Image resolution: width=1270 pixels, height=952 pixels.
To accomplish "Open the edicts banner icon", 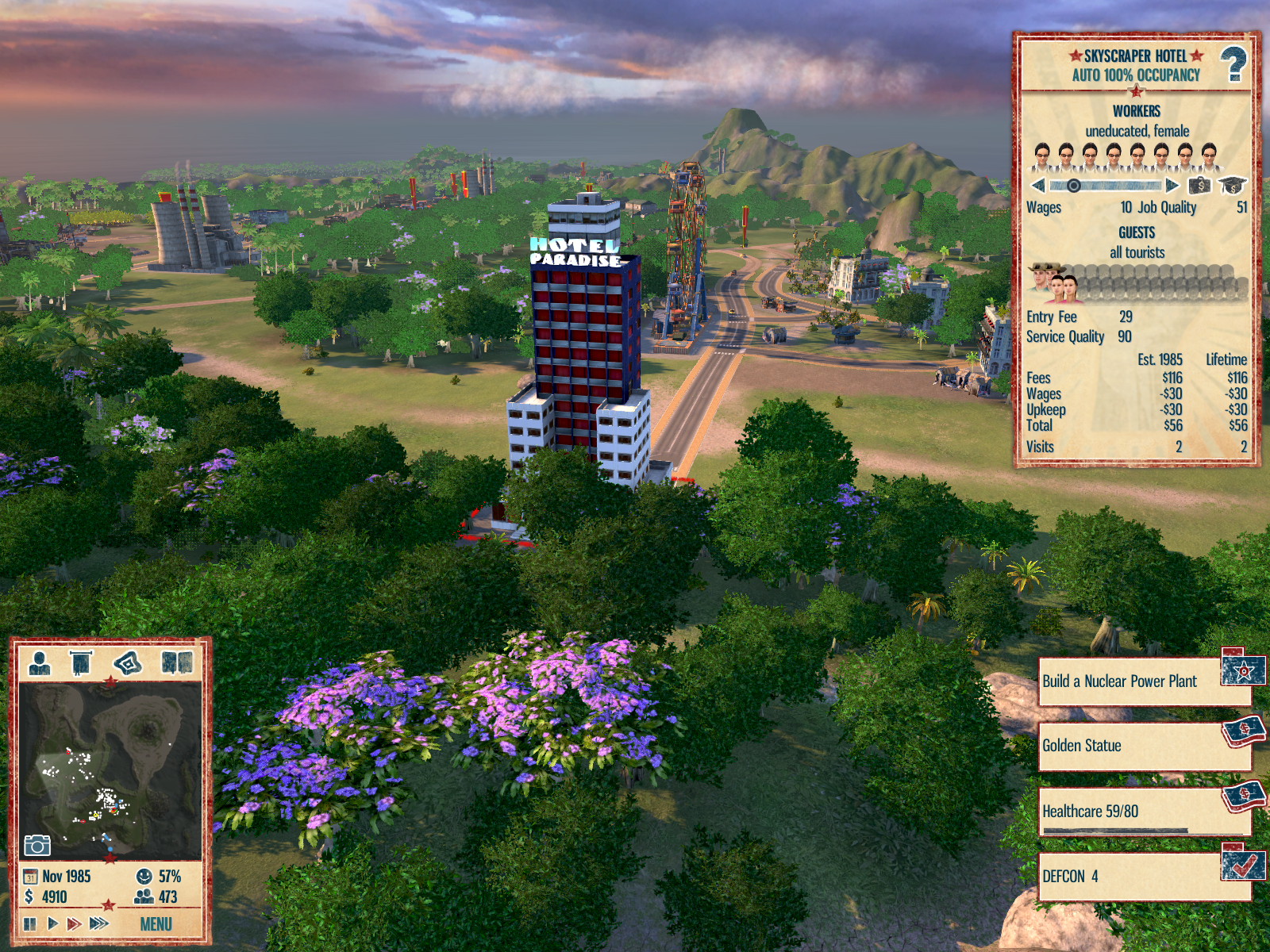I will pos(81,662).
